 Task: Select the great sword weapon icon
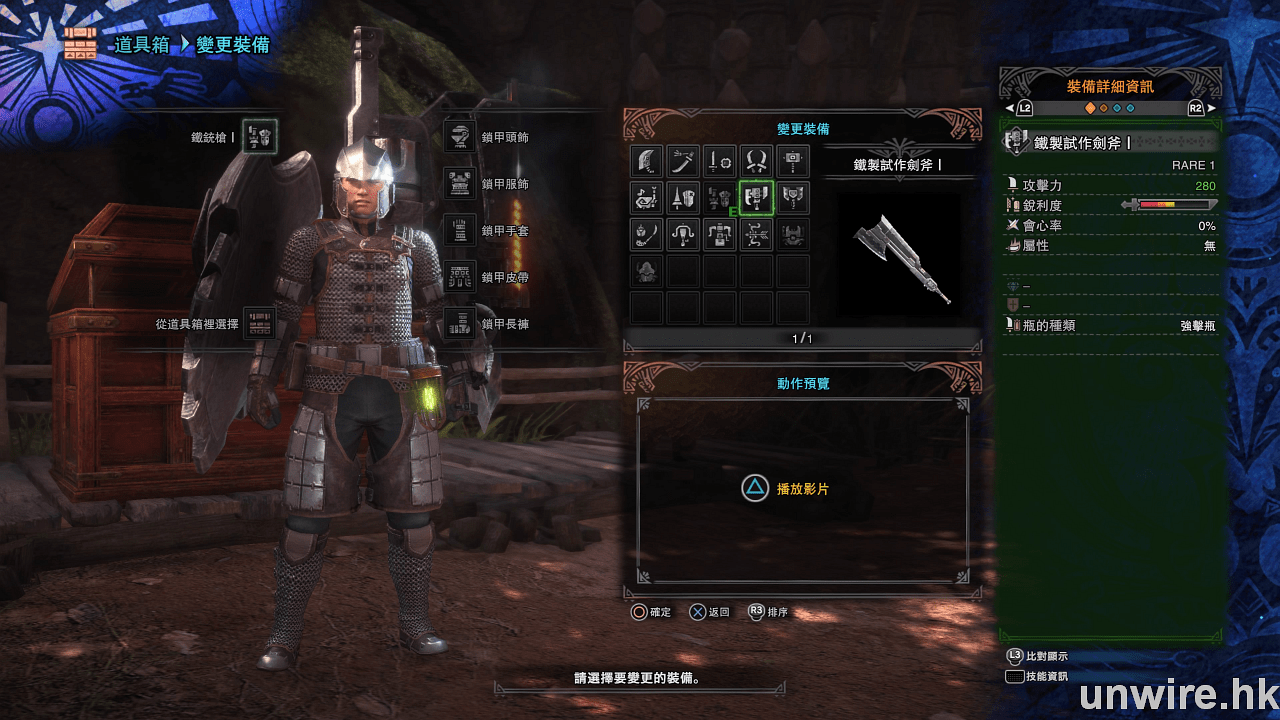(x=647, y=161)
